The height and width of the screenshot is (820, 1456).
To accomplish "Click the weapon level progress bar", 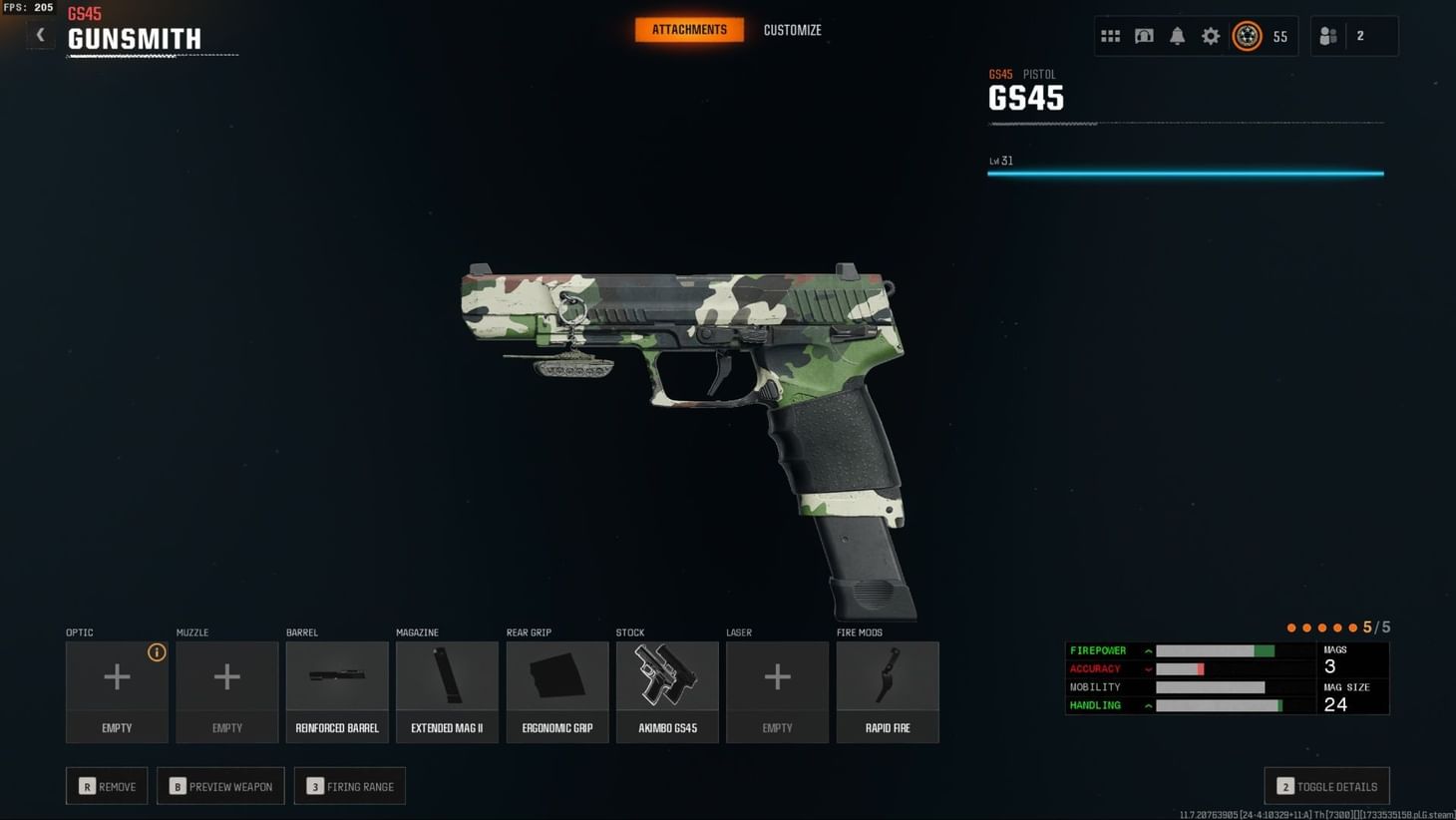I will [1185, 172].
